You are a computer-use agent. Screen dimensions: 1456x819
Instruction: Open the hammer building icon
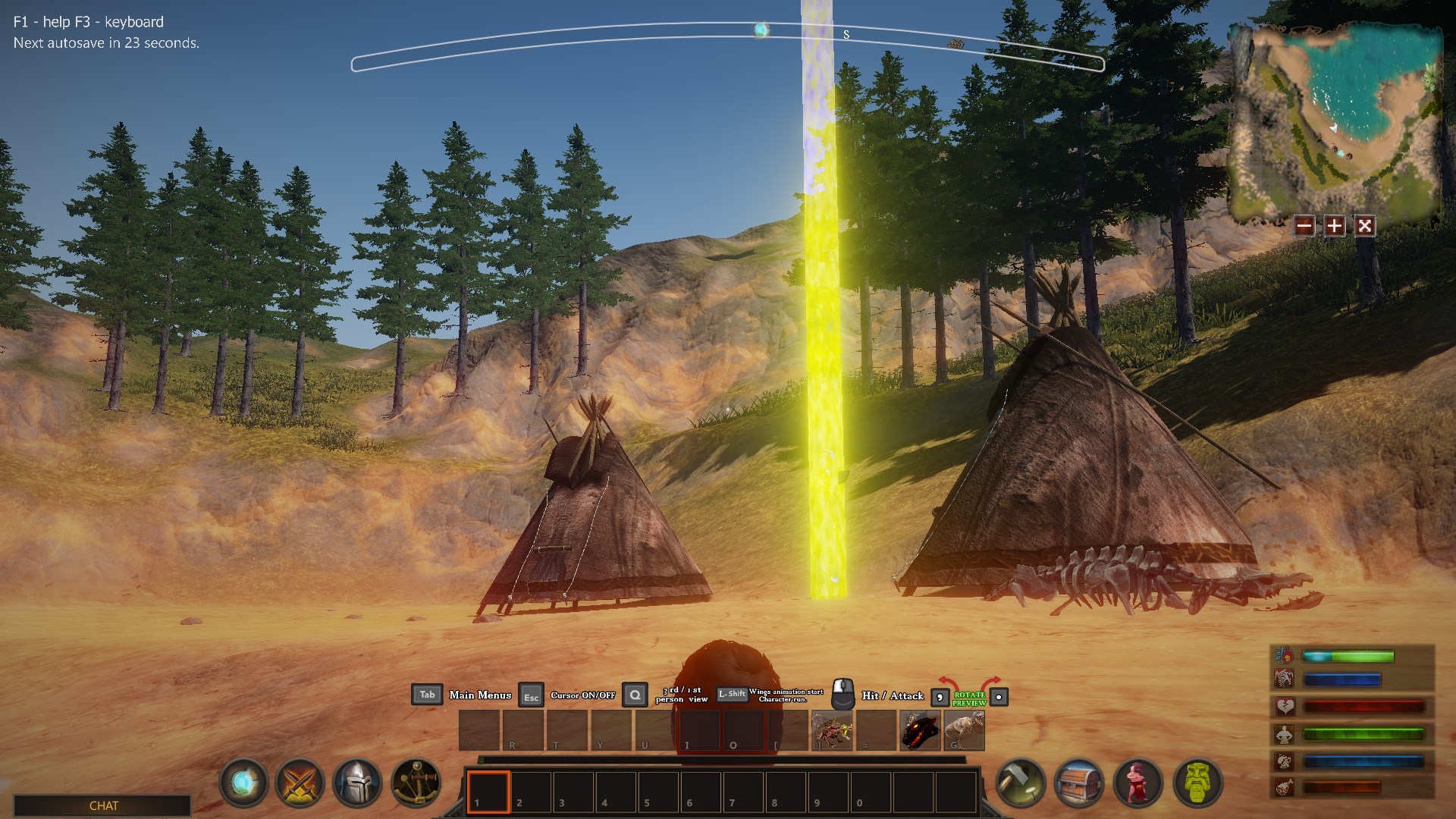tap(1021, 782)
